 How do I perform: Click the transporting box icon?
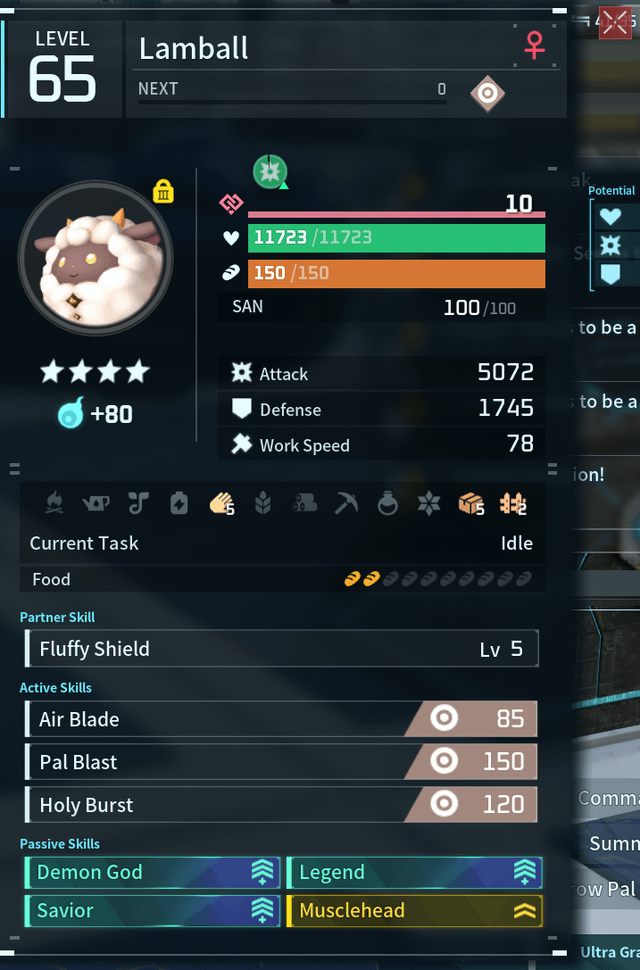(x=471, y=504)
